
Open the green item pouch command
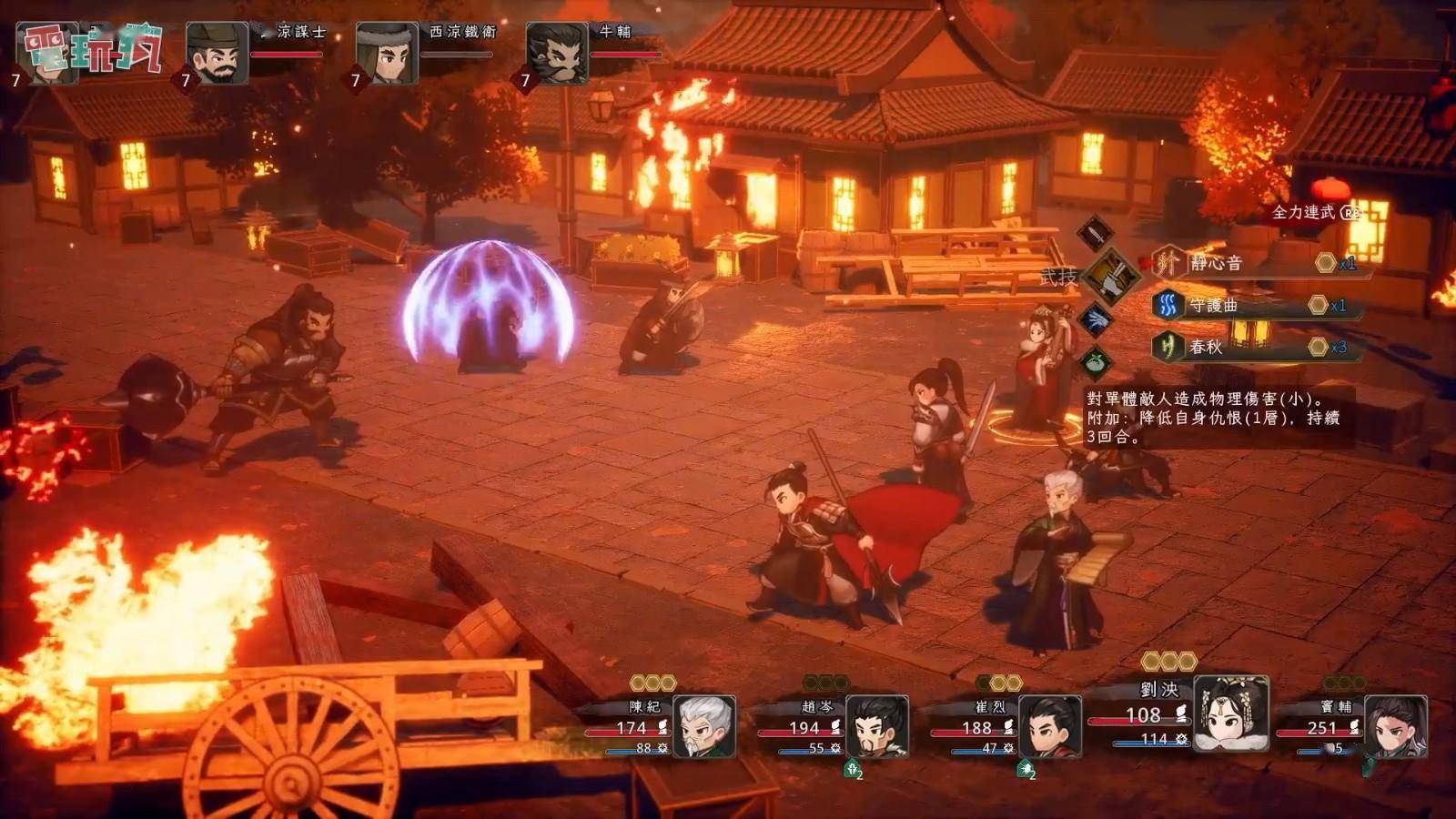(x=1097, y=363)
